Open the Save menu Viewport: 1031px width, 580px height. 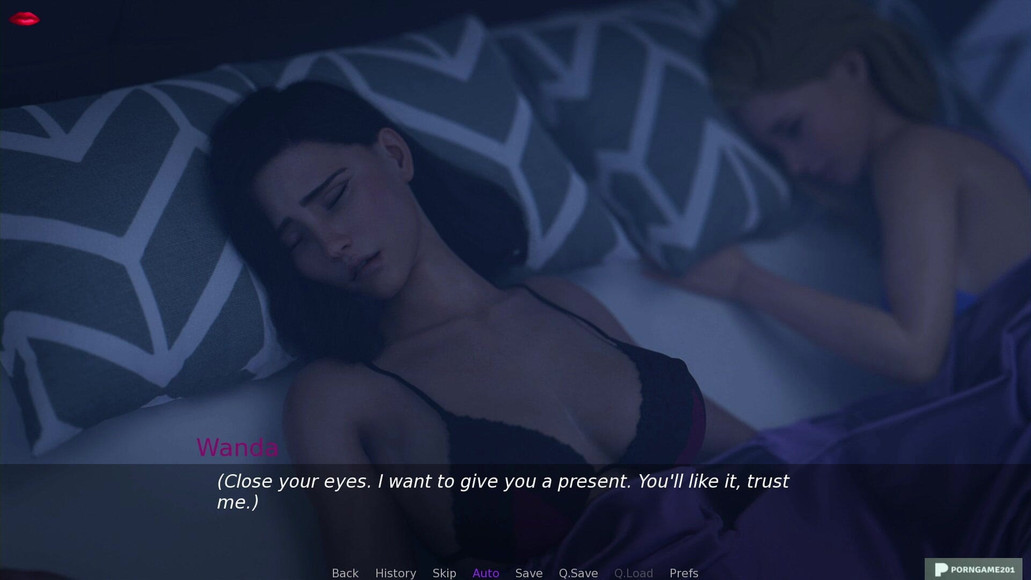[x=529, y=573]
